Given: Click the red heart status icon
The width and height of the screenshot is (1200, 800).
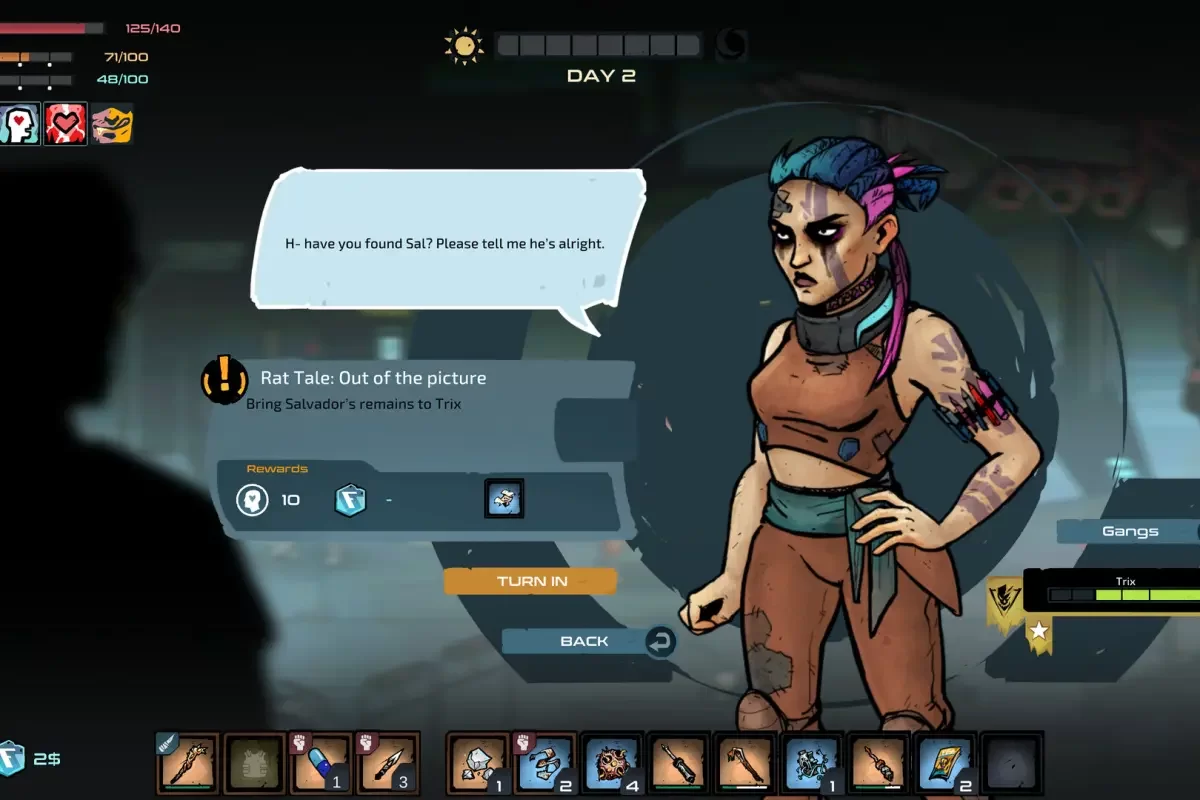Looking at the screenshot, I should tap(66, 124).
